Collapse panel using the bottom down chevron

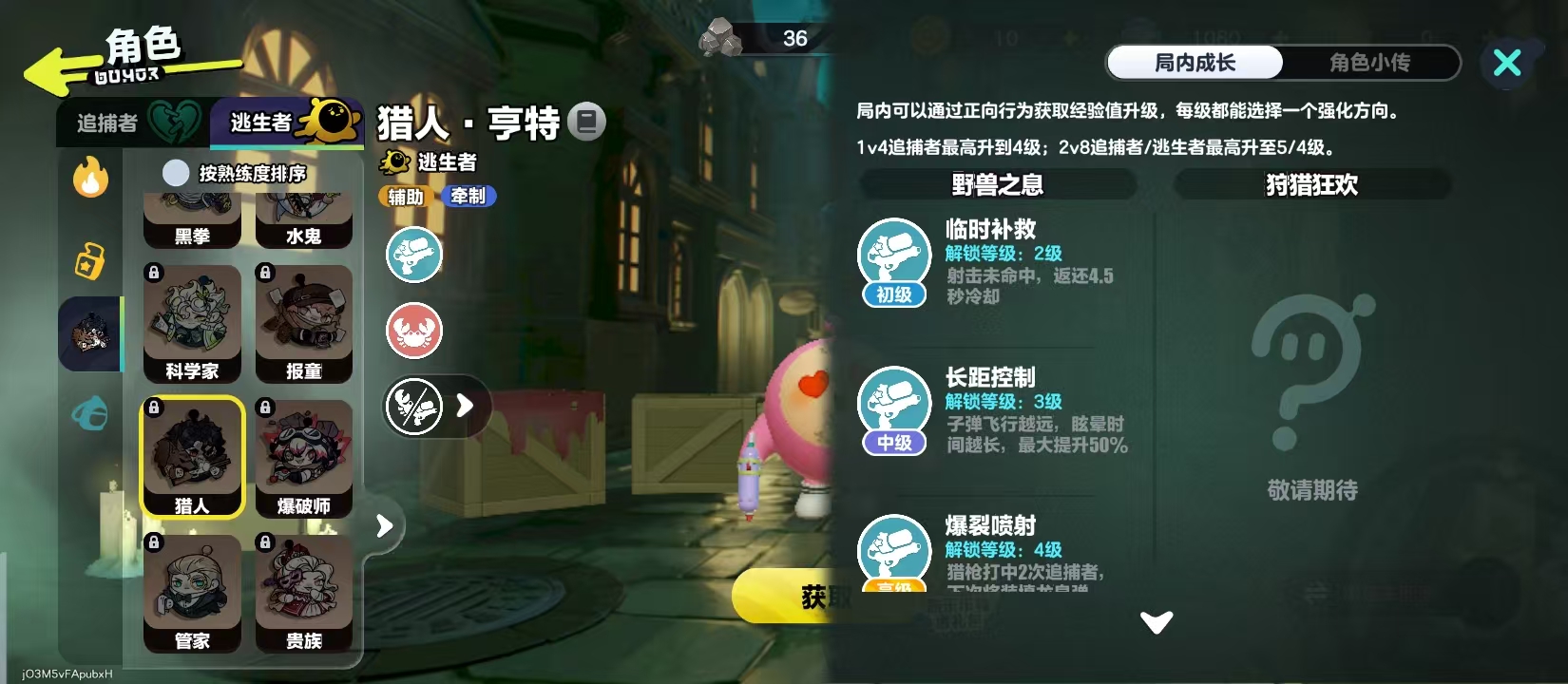pyautogui.click(x=1156, y=622)
